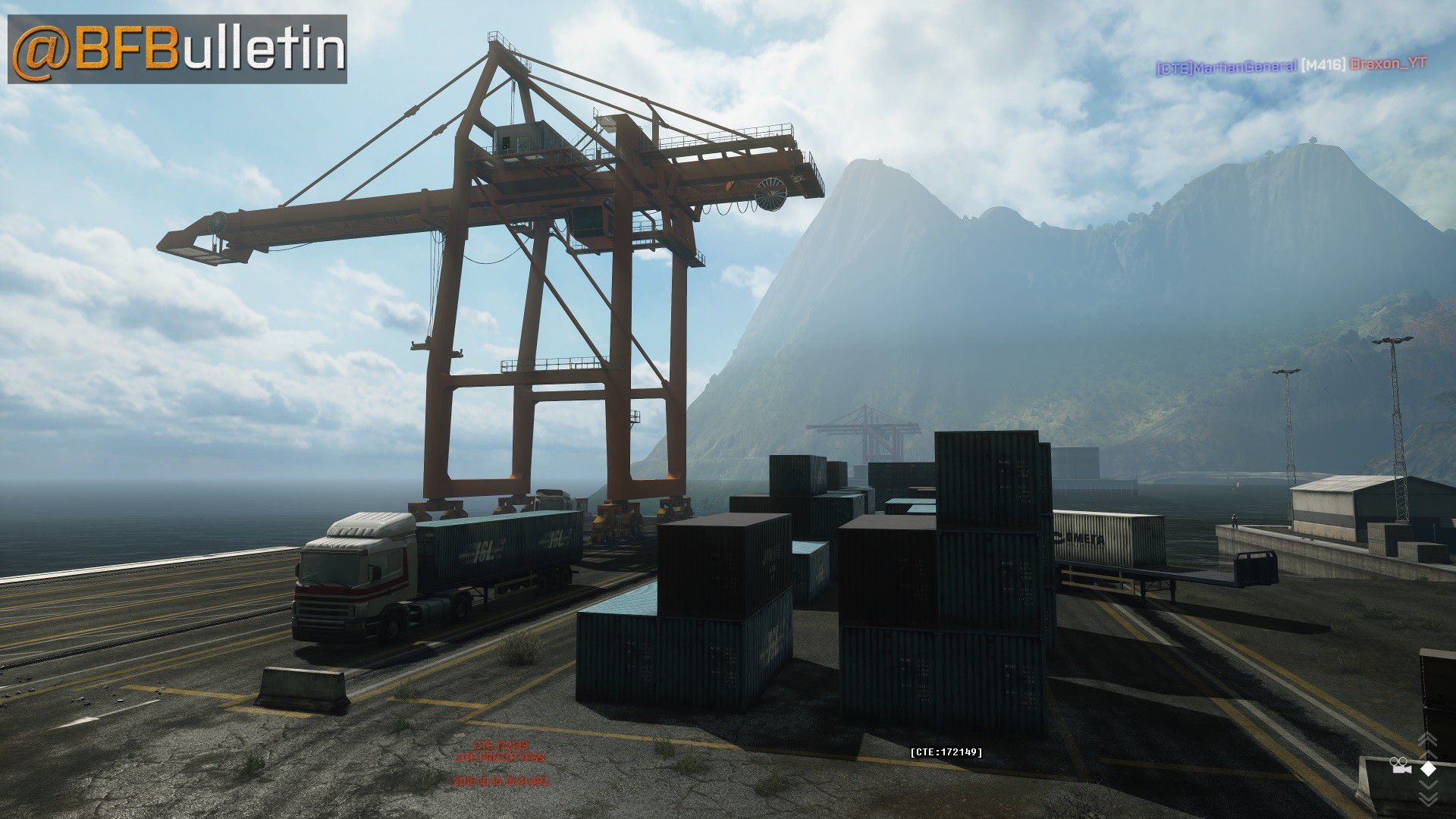Click the @BFBulletin watermark logo
This screenshot has height=819, width=1456.
(177, 49)
